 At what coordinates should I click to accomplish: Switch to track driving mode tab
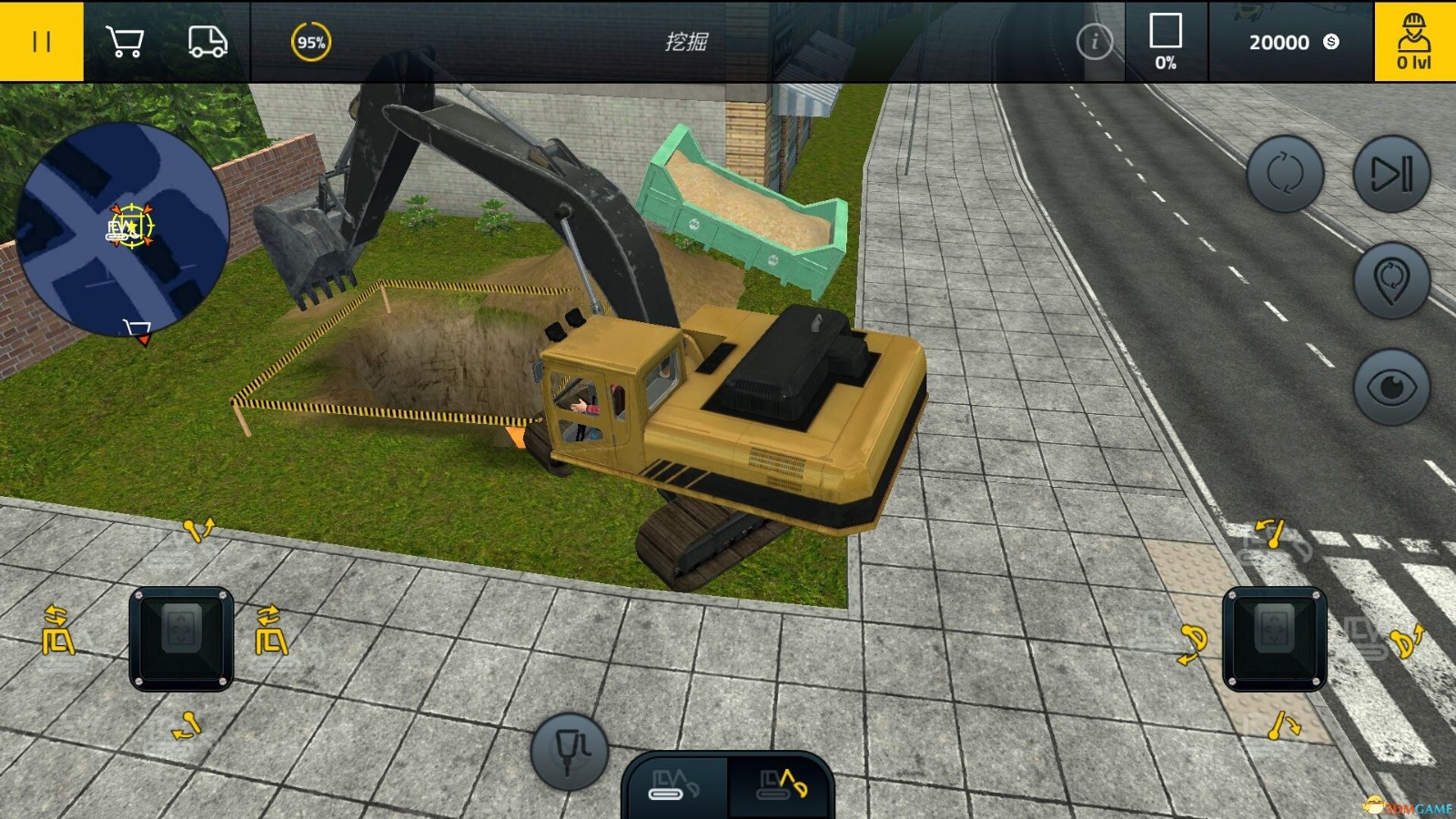click(675, 784)
